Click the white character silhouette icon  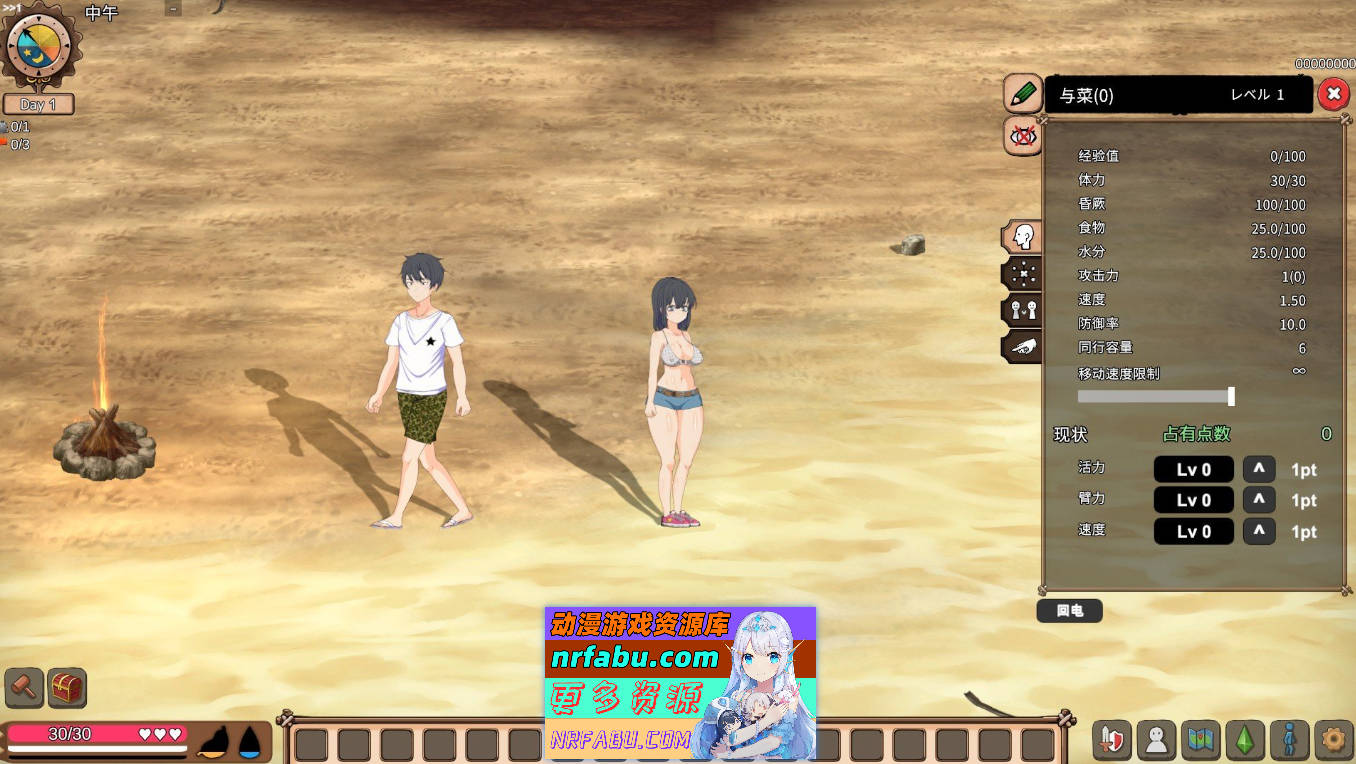tap(1155, 740)
